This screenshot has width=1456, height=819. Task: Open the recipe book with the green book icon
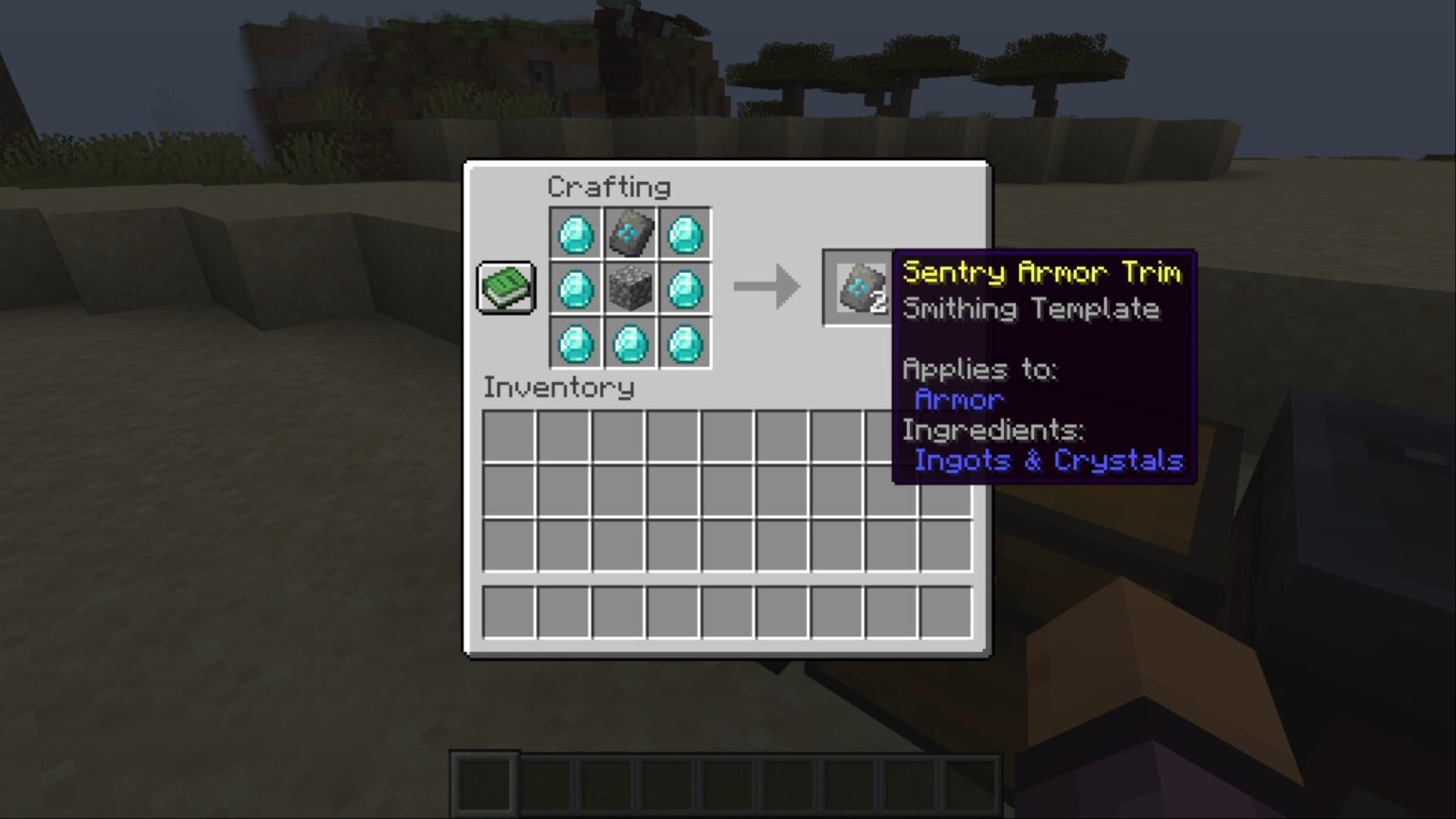(505, 286)
